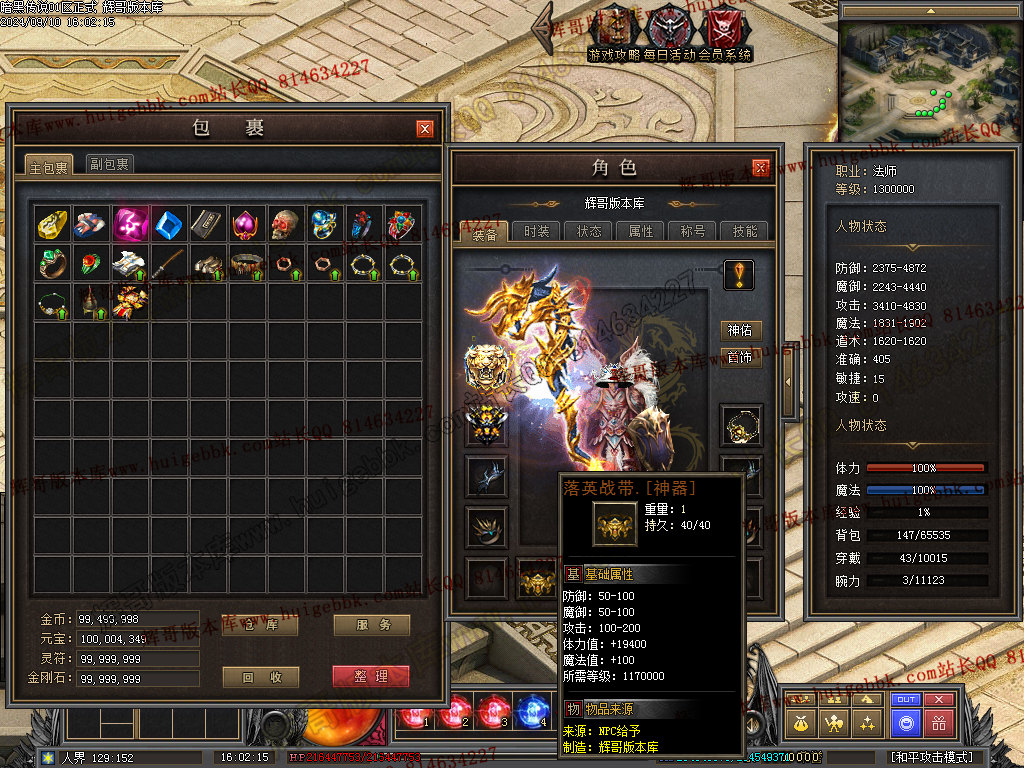The image size is (1024, 768).
Task: Switch to the 时装 fashion tab
Action: [x=537, y=231]
